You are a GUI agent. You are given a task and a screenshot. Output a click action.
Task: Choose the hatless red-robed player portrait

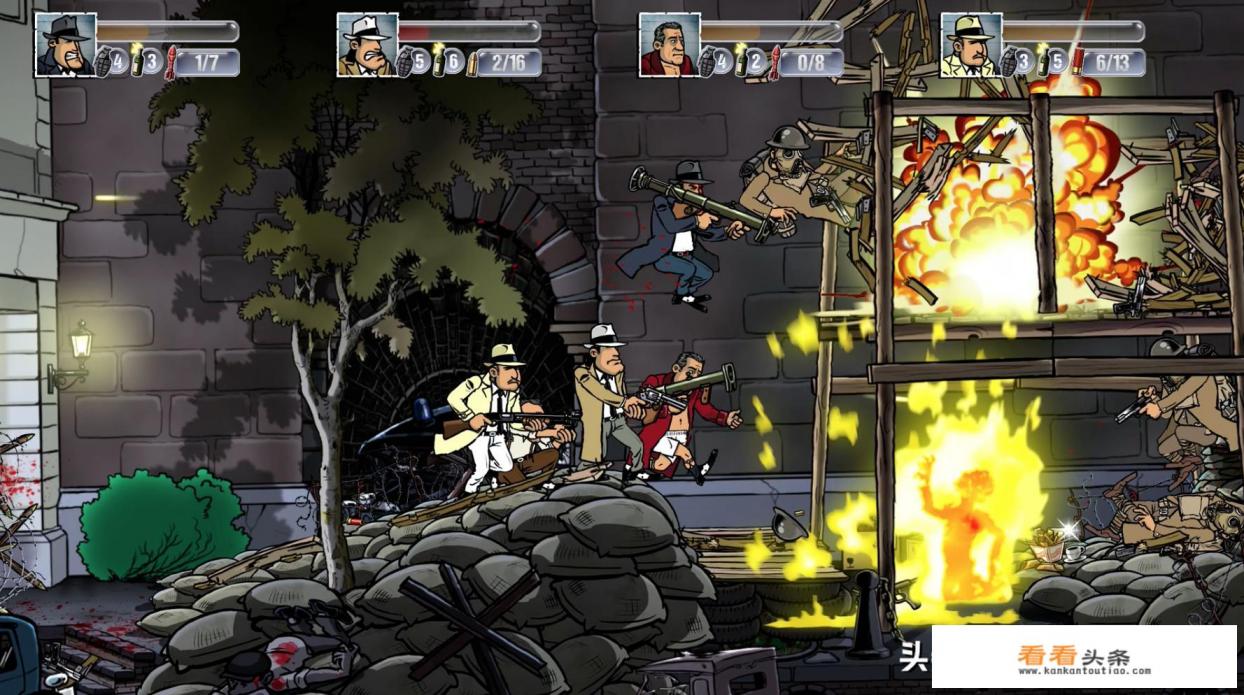[x=670, y=45]
